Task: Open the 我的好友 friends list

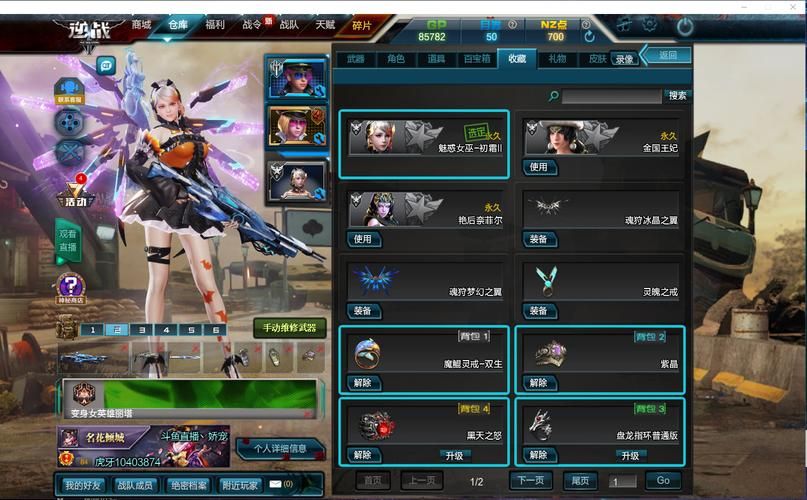Action: pyautogui.click(x=83, y=485)
